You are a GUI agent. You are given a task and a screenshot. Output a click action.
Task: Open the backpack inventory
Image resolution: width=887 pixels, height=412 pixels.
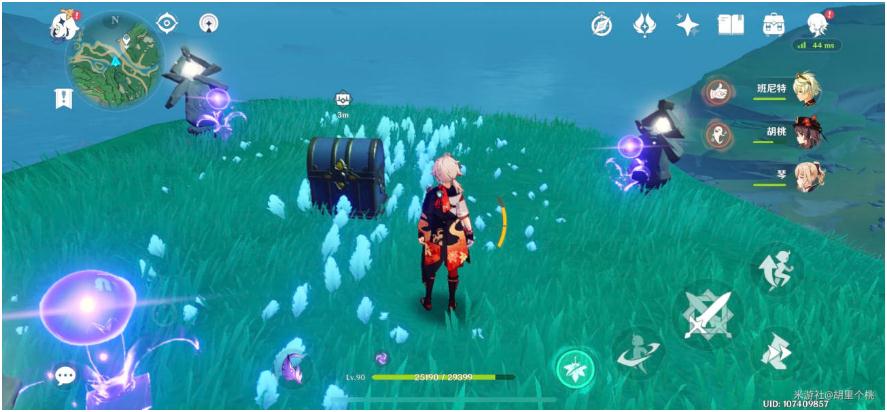coord(774,25)
